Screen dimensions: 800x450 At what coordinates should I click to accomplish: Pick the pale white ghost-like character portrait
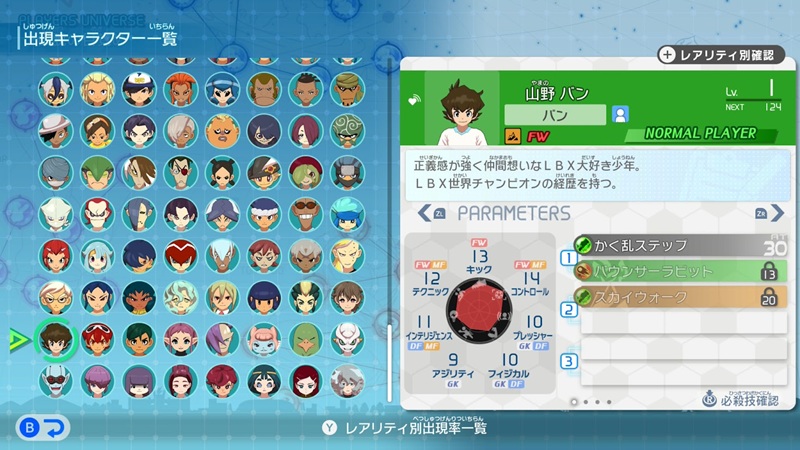[x=56, y=213]
